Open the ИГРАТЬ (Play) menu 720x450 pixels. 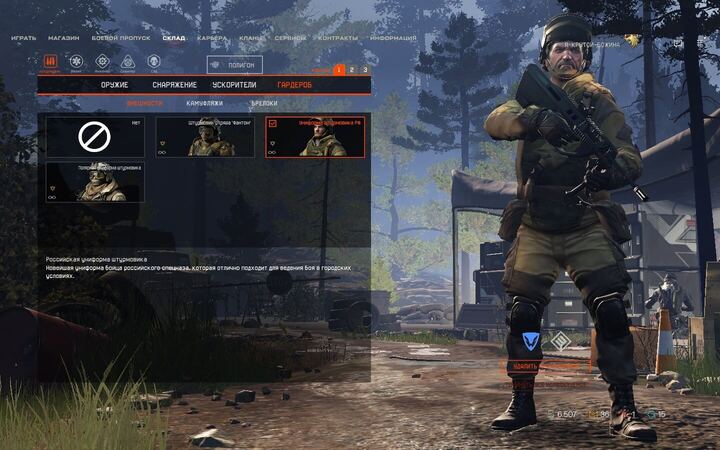point(24,38)
